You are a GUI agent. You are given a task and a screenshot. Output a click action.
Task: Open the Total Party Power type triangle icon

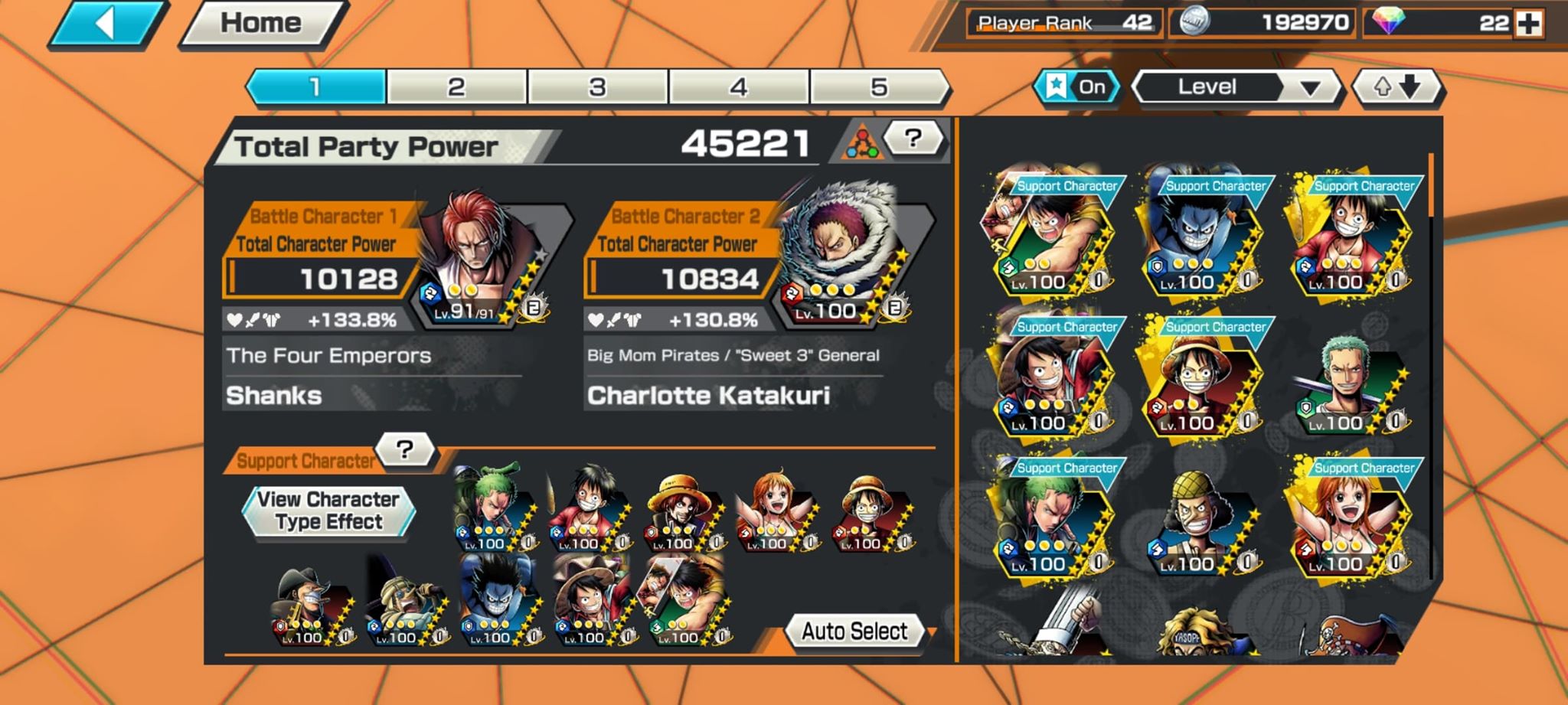click(x=866, y=142)
